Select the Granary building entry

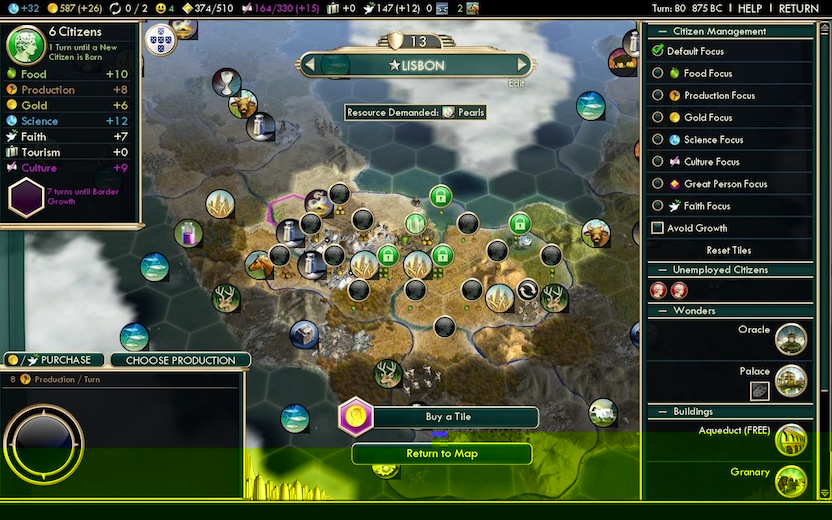coord(750,472)
